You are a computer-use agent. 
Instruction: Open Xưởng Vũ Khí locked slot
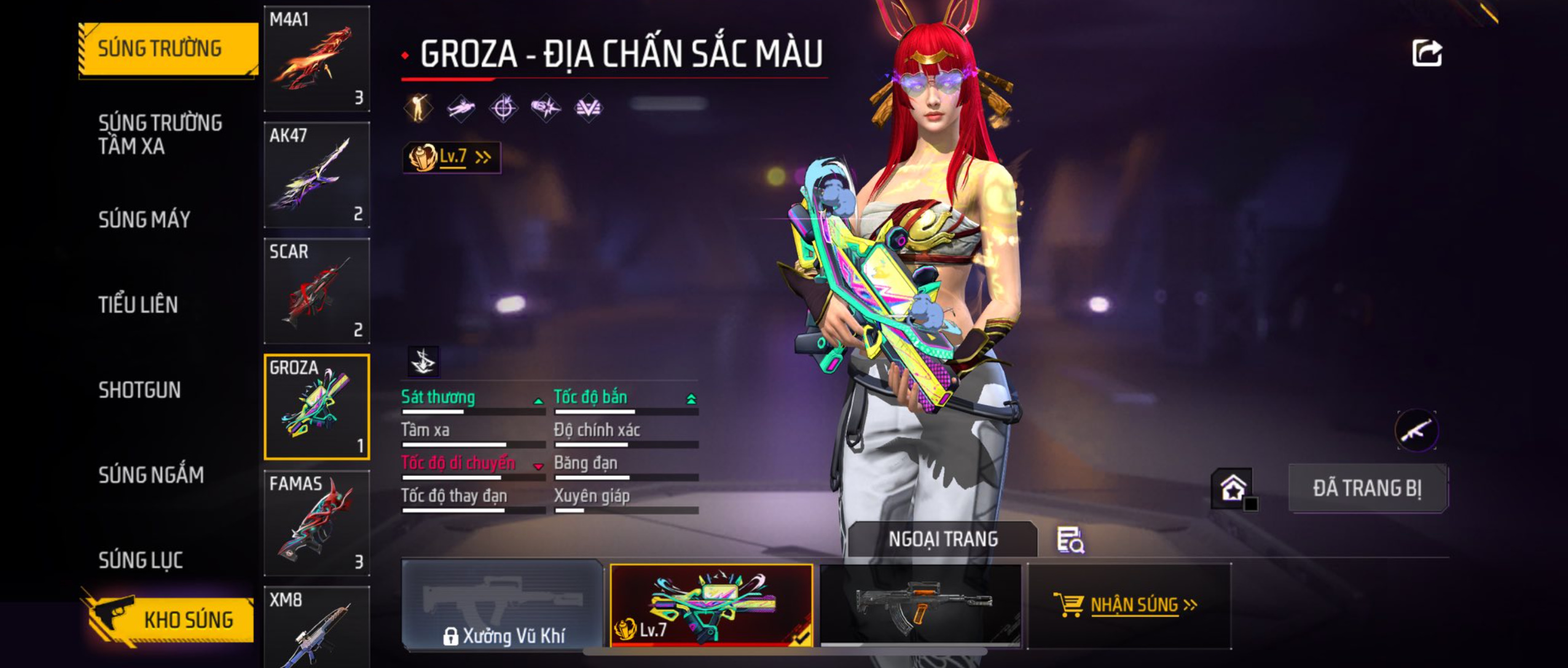[x=503, y=605]
